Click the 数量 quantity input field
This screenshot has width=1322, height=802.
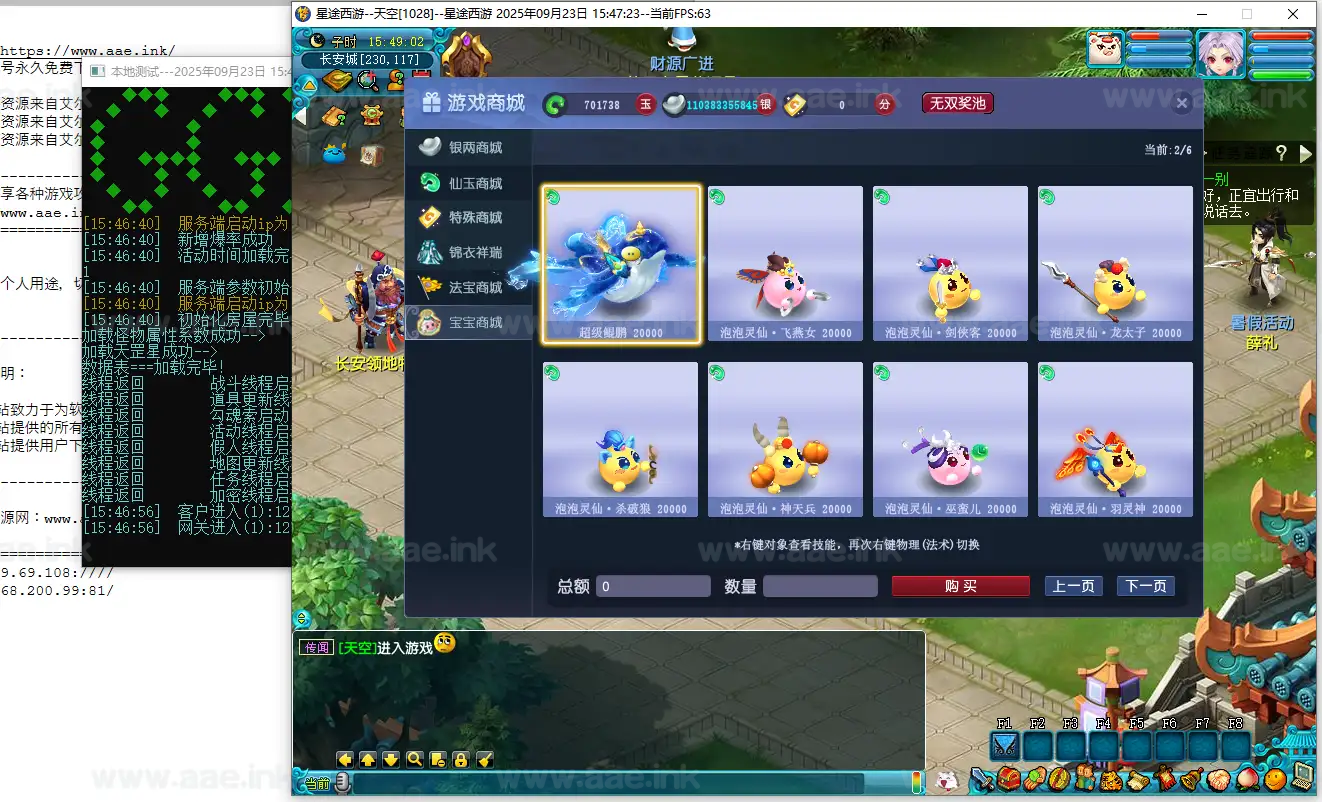820,586
